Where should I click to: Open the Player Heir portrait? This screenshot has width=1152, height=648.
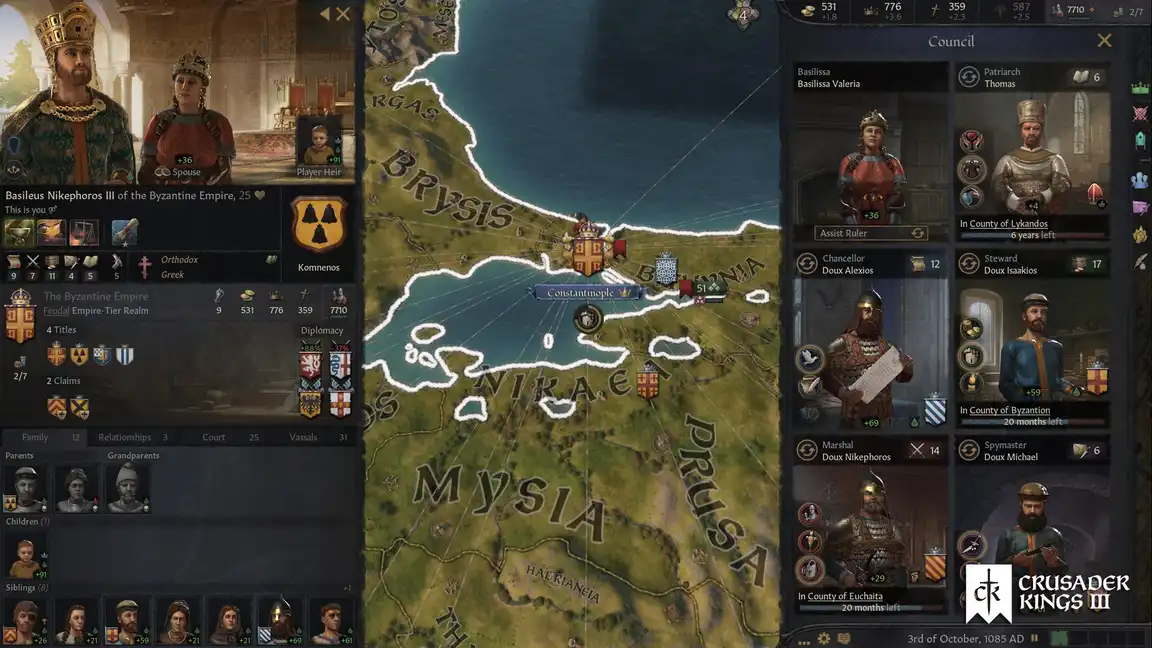[319, 143]
